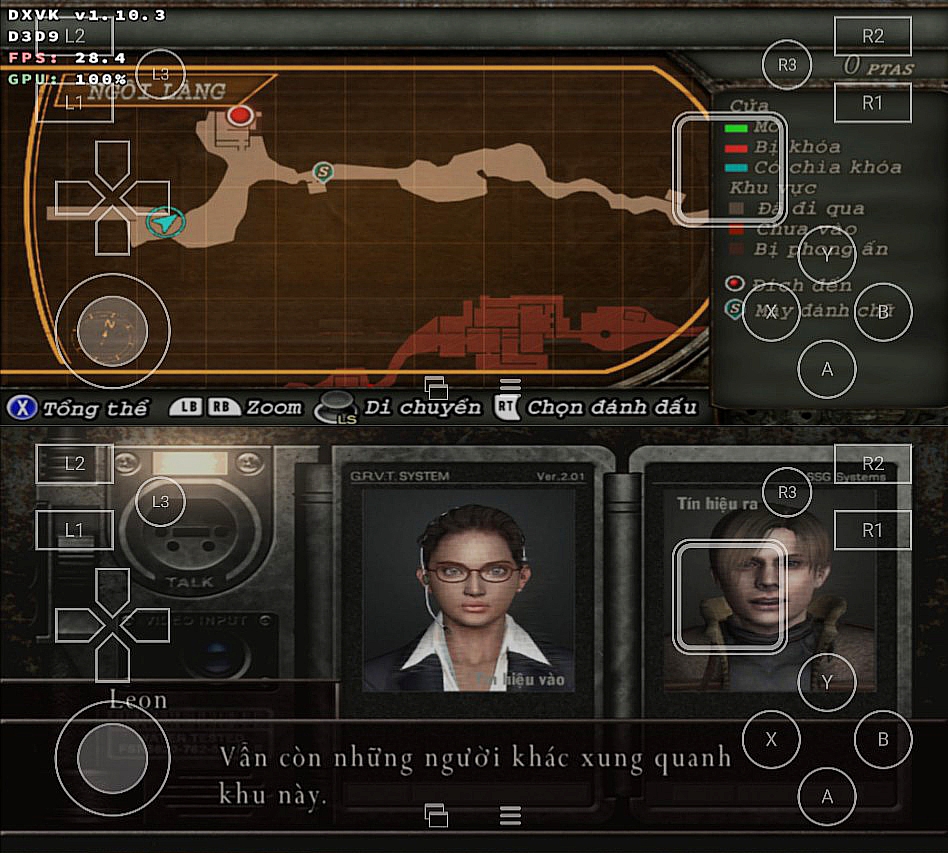The image size is (948, 853).
Task: Activate the R2 trigger on the map screen
Action: click(x=873, y=36)
